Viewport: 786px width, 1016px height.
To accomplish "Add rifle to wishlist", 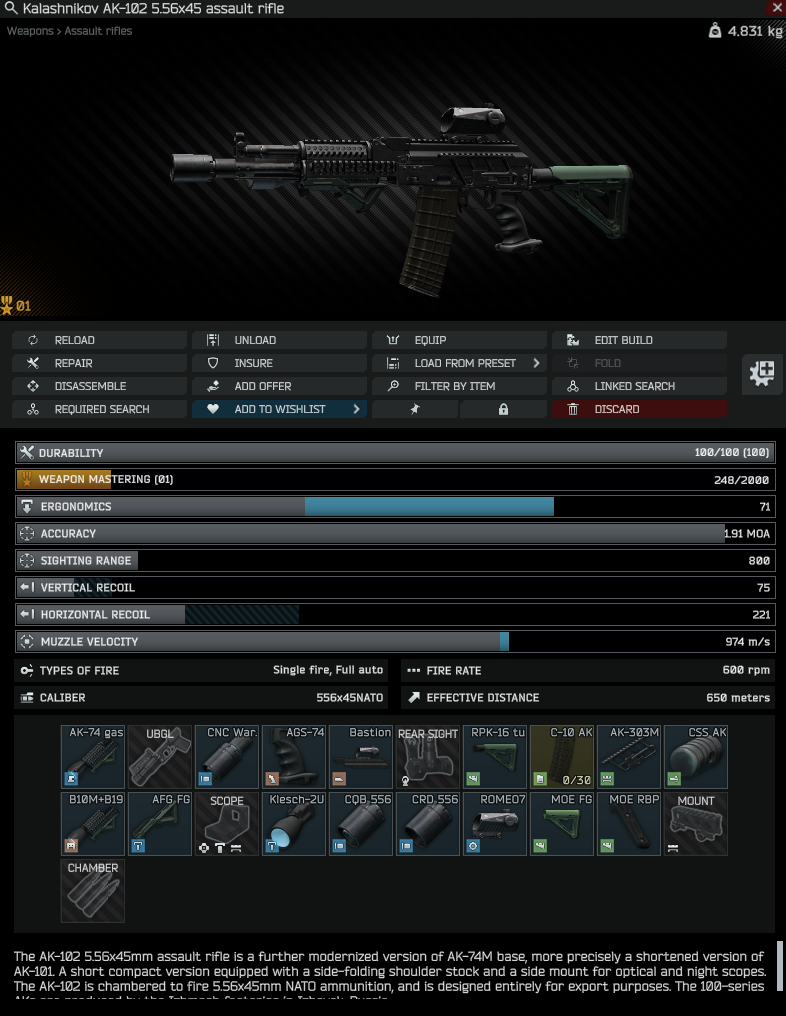I will click(x=279, y=409).
